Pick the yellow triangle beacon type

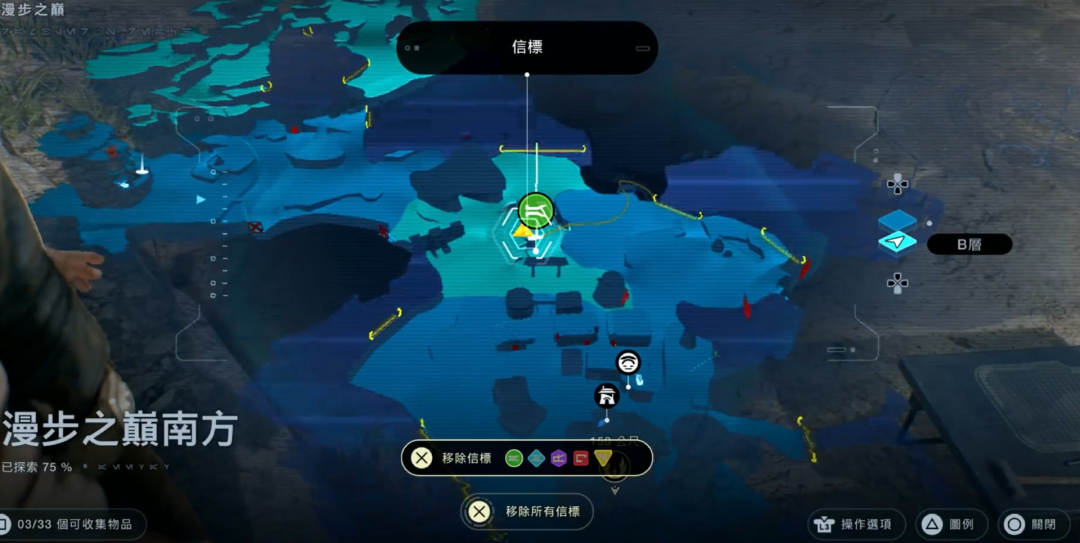click(x=602, y=458)
